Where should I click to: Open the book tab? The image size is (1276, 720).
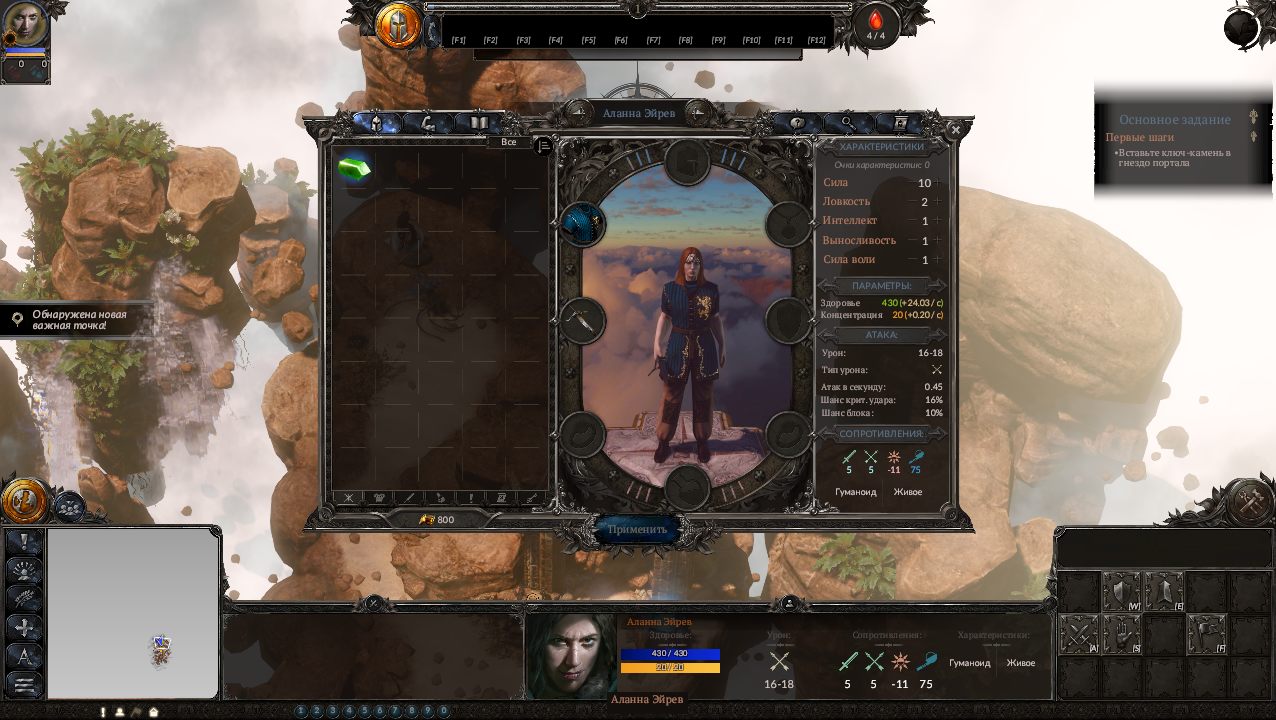click(x=479, y=123)
